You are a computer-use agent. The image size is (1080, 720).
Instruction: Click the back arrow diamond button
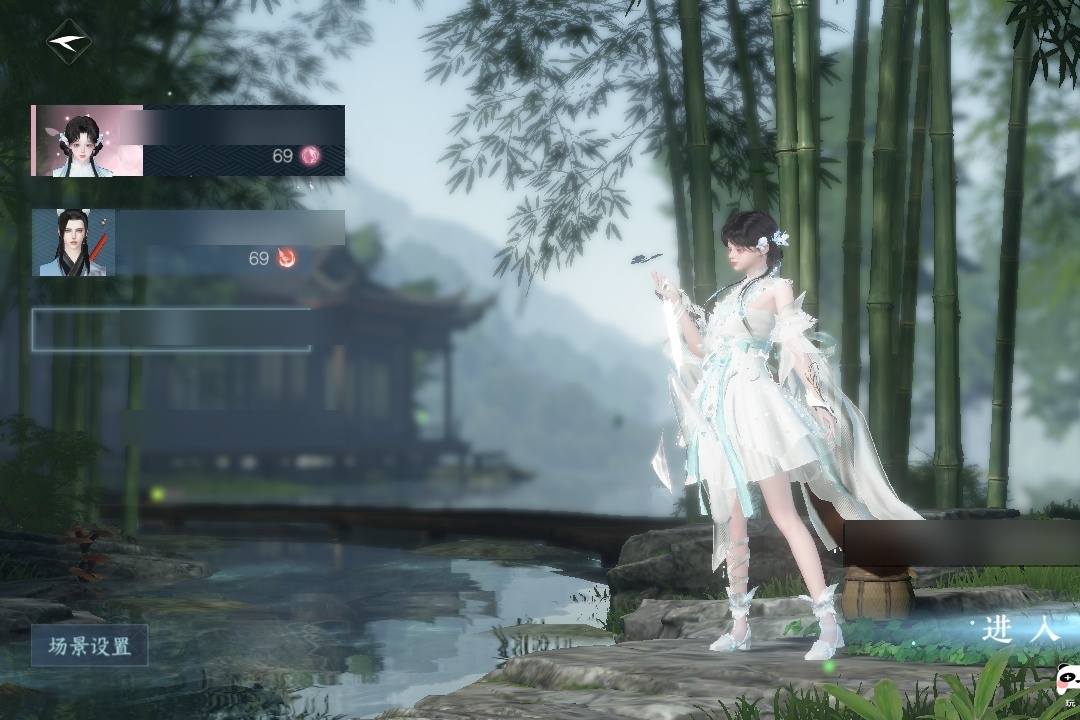click(x=69, y=42)
